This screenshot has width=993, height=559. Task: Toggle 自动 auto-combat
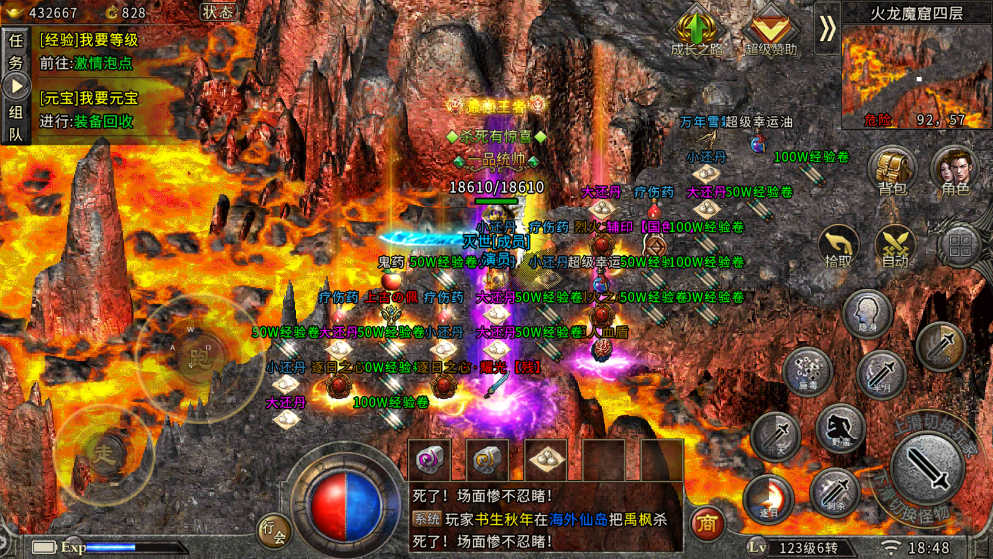[895, 246]
